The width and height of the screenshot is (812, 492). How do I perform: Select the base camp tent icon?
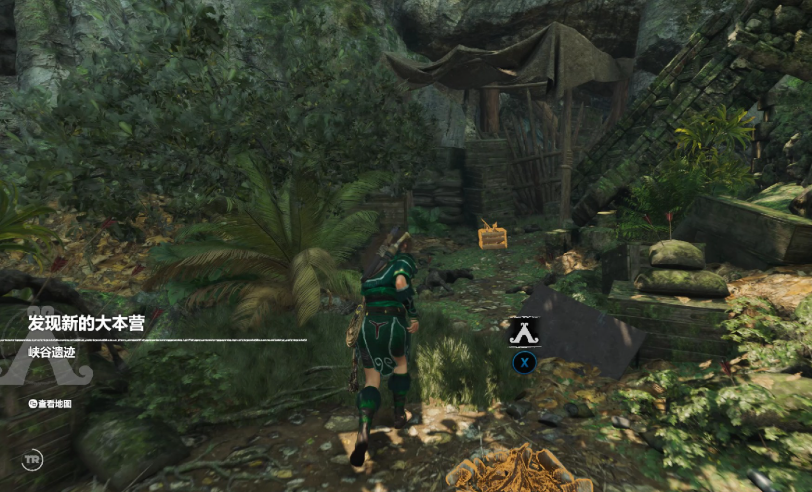pos(523,330)
